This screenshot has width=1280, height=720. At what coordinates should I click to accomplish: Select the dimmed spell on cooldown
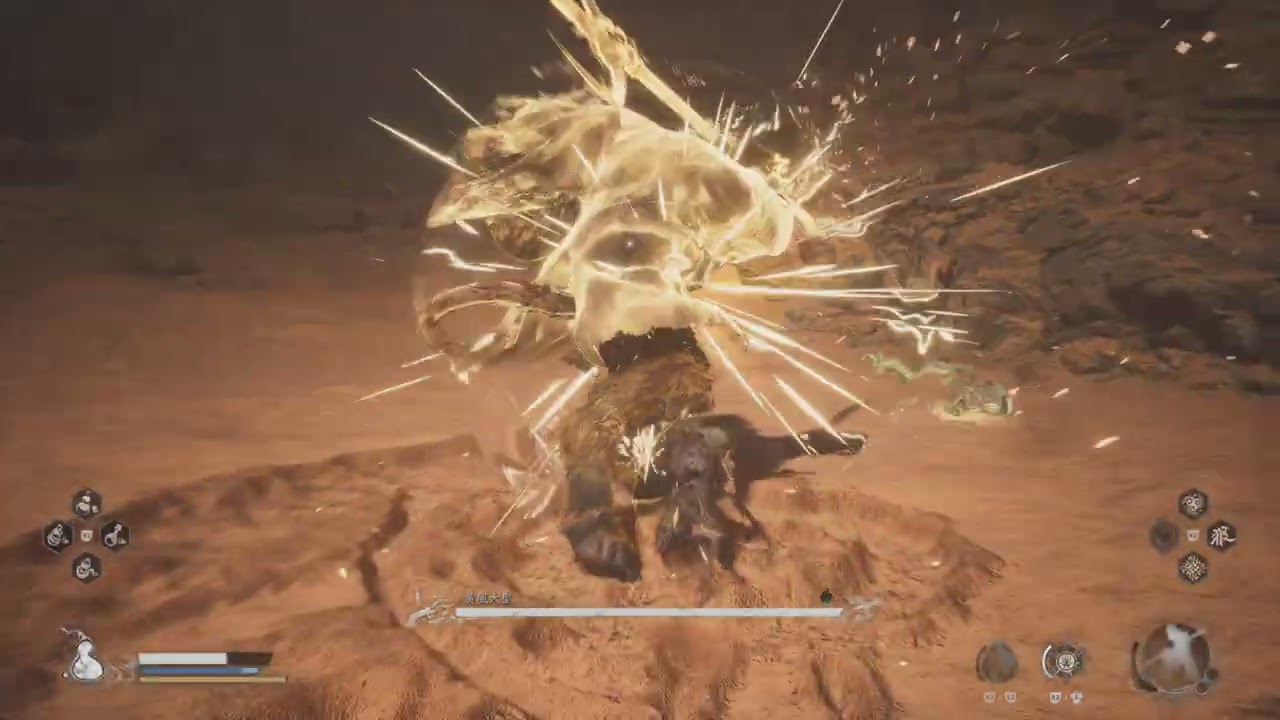1163,536
